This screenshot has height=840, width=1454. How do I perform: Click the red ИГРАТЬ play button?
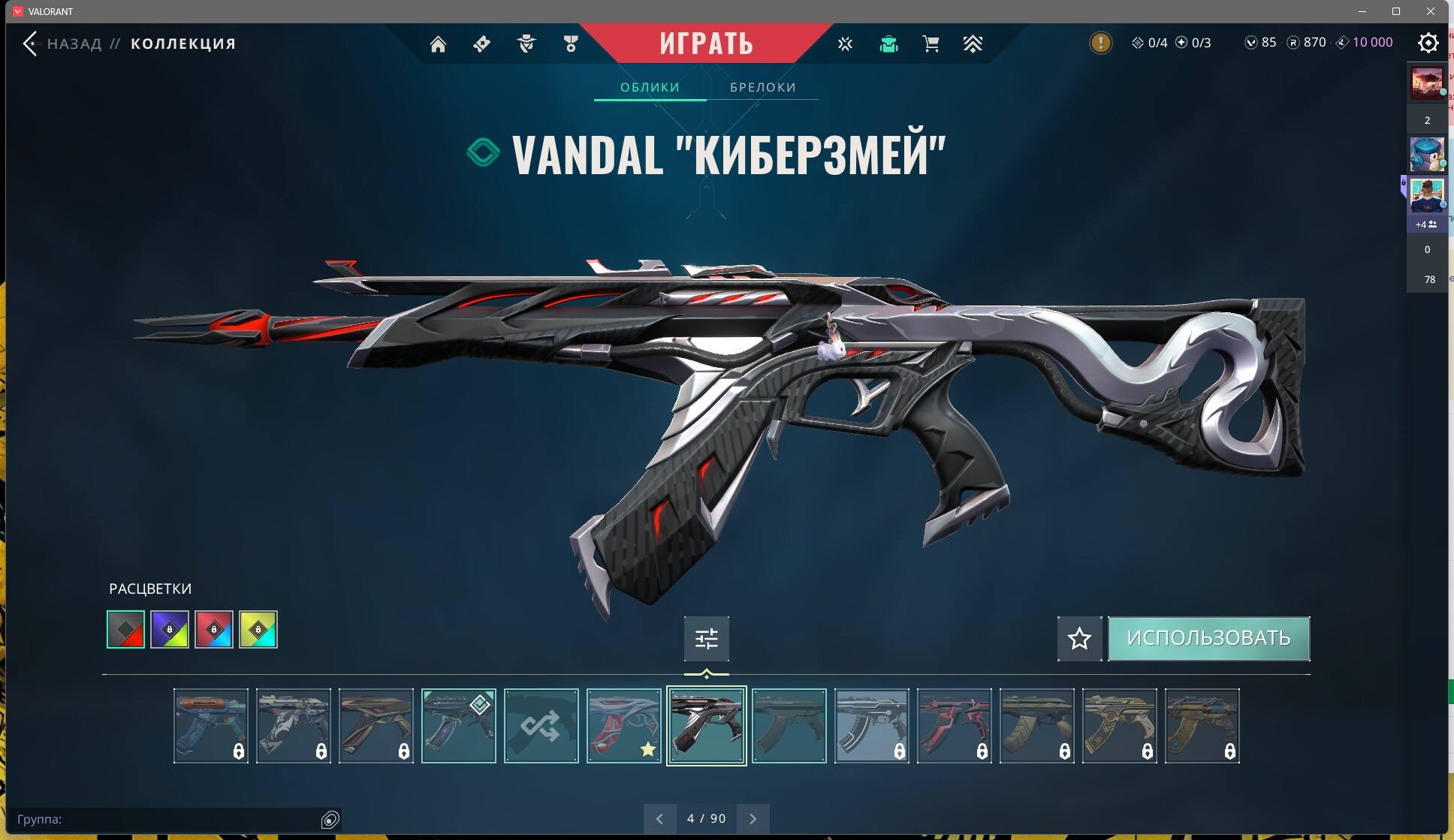click(x=706, y=43)
